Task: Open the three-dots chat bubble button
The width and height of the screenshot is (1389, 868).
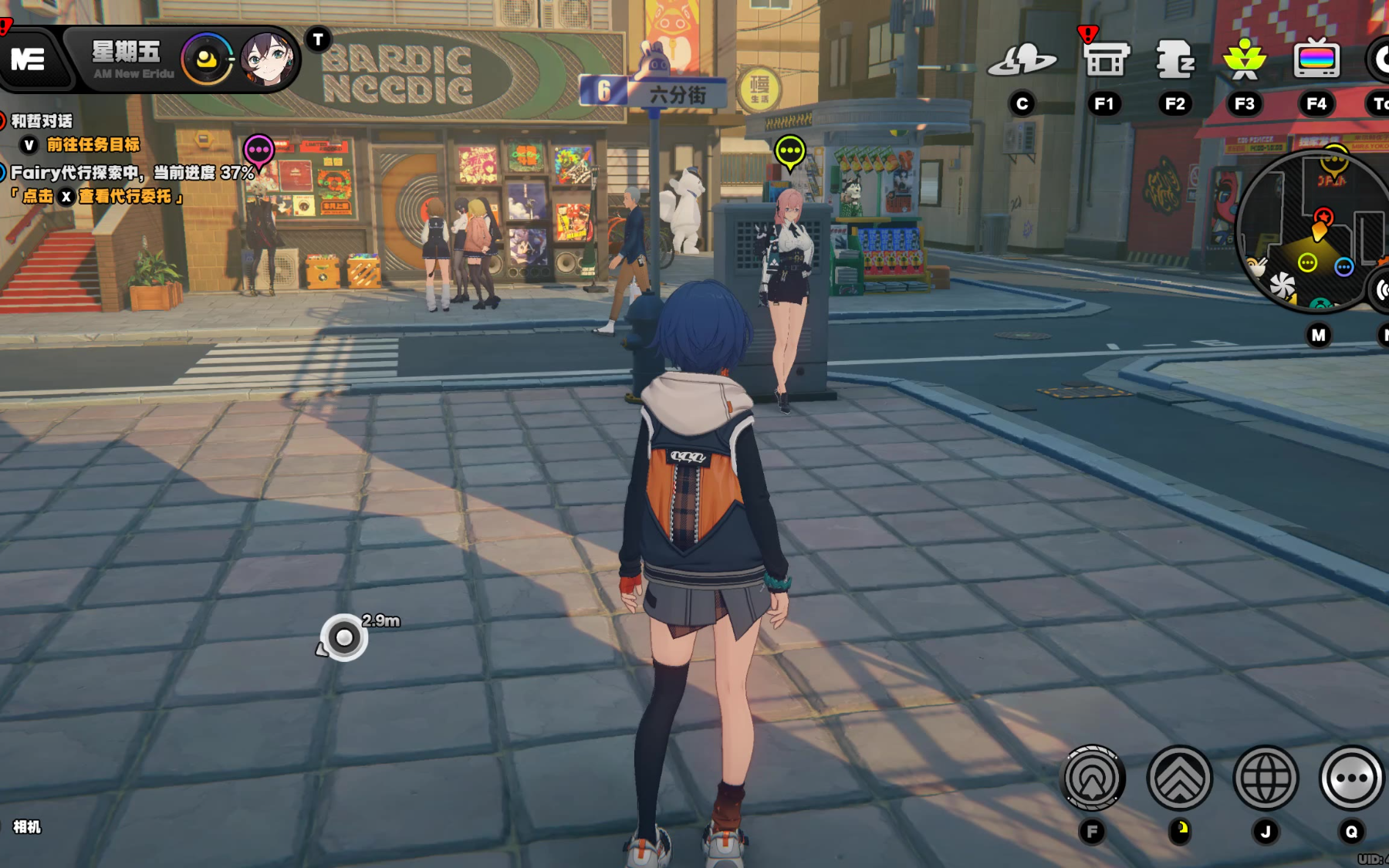Action: [x=1351, y=778]
